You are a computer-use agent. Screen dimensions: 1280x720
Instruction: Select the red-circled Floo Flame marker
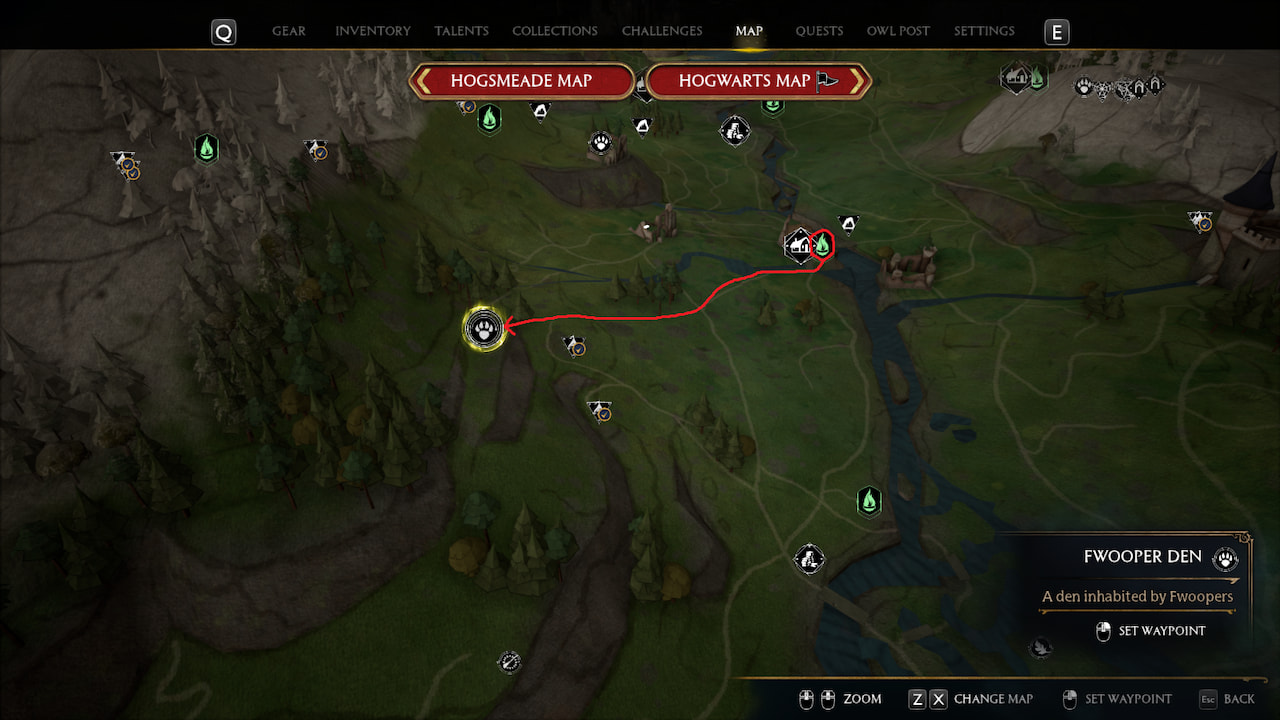(x=822, y=243)
